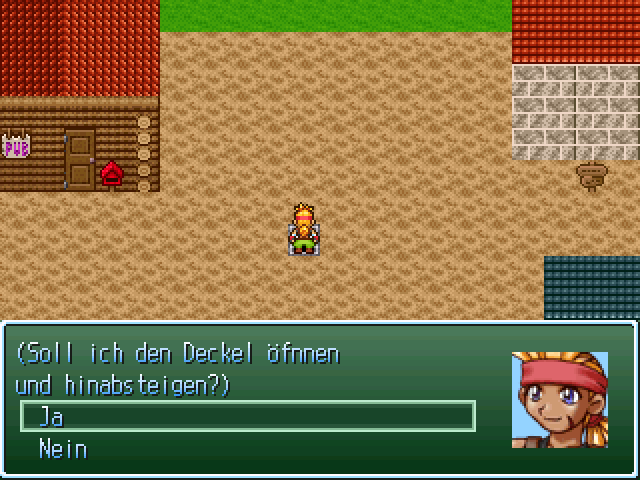Image resolution: width=640 pixels, height=480 pixels.
Task: Select "Nein" to decline opening the lid
Action: pyautogui.click(x=62, y=449)
